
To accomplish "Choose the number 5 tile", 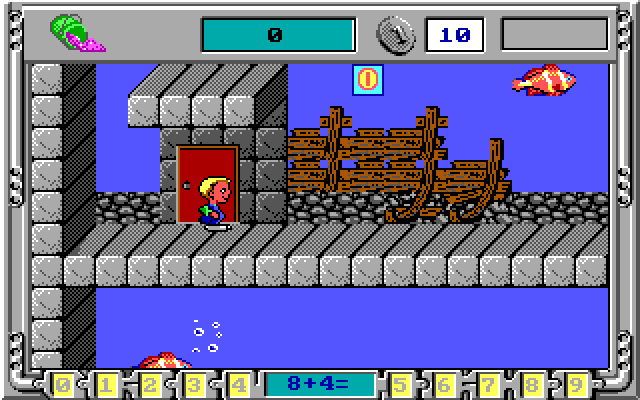I will click(x=401, y=384).
